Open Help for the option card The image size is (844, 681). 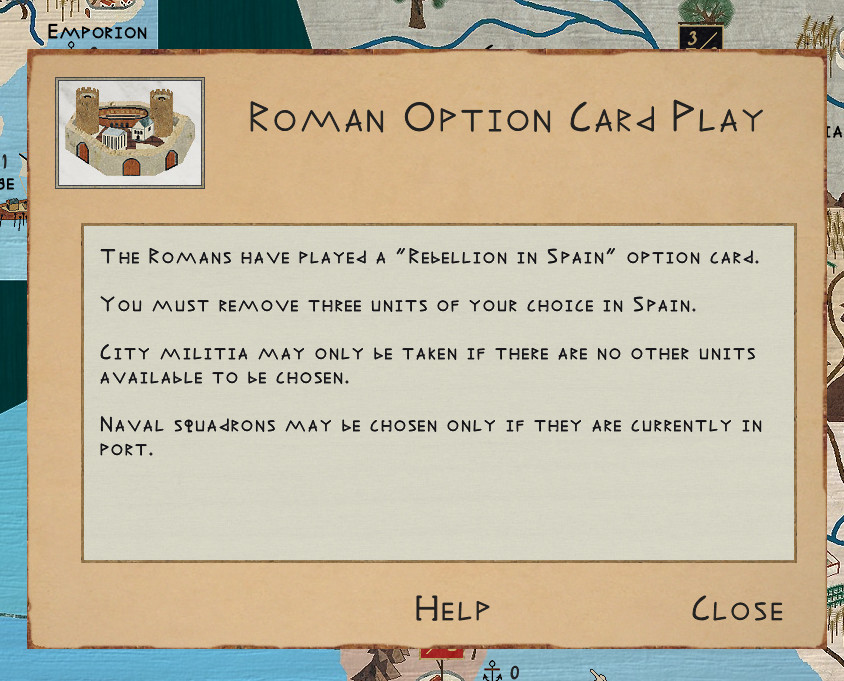tap(452, 608)
